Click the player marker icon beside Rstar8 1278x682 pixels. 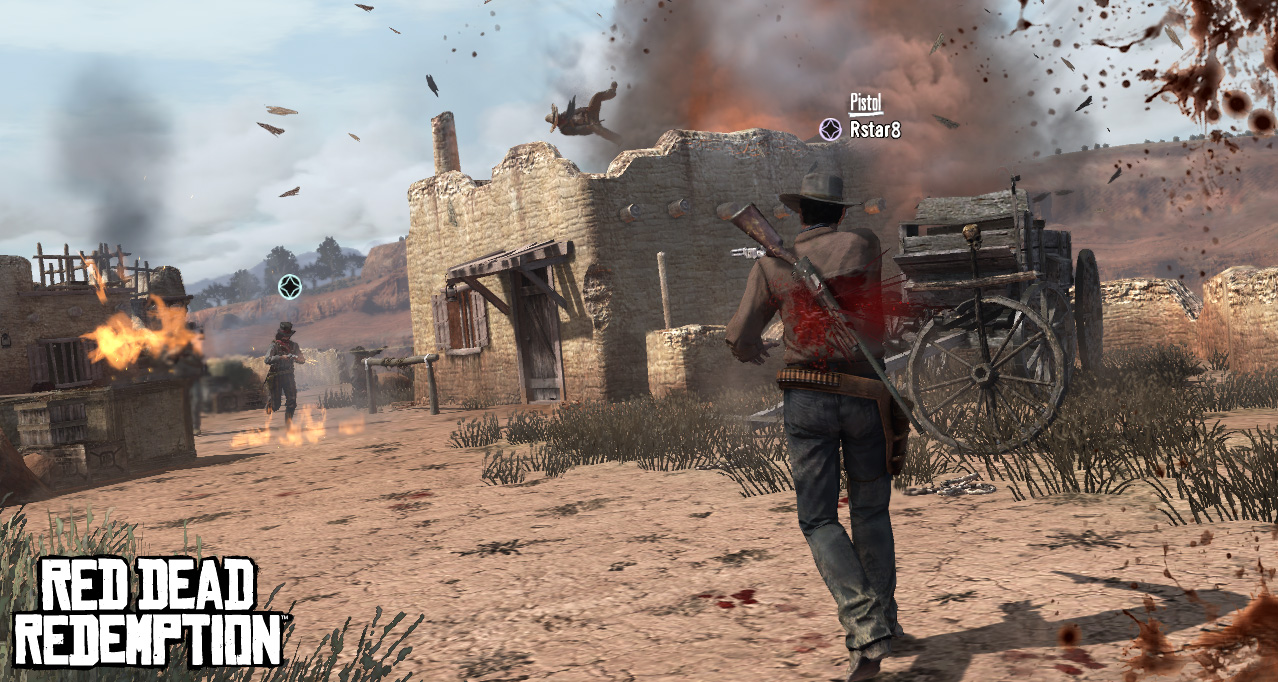point(830,129)
